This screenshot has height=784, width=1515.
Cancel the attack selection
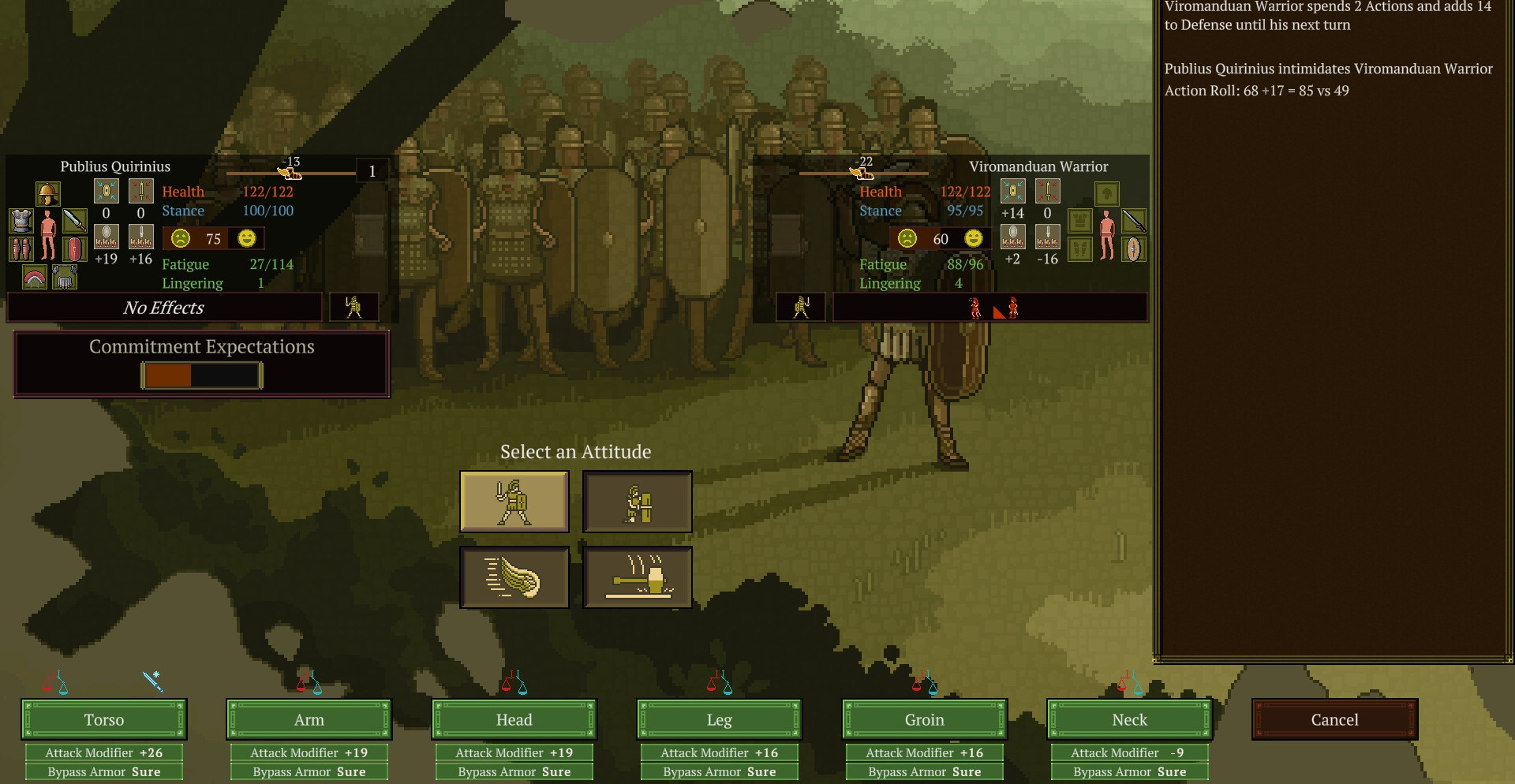pyautogui.click(x=1334, y=719)
